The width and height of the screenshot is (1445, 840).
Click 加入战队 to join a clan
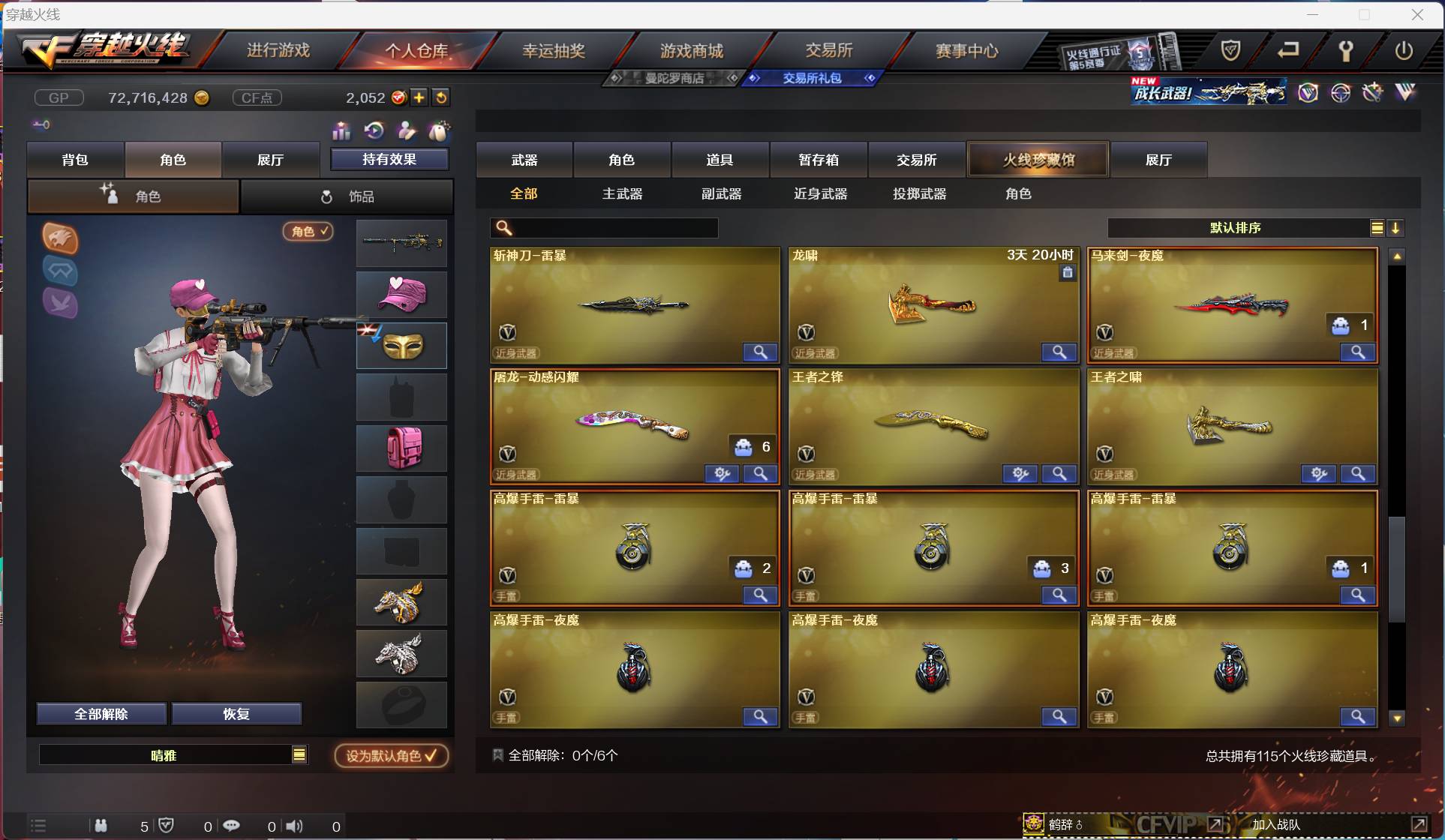tap(1275, 823)
